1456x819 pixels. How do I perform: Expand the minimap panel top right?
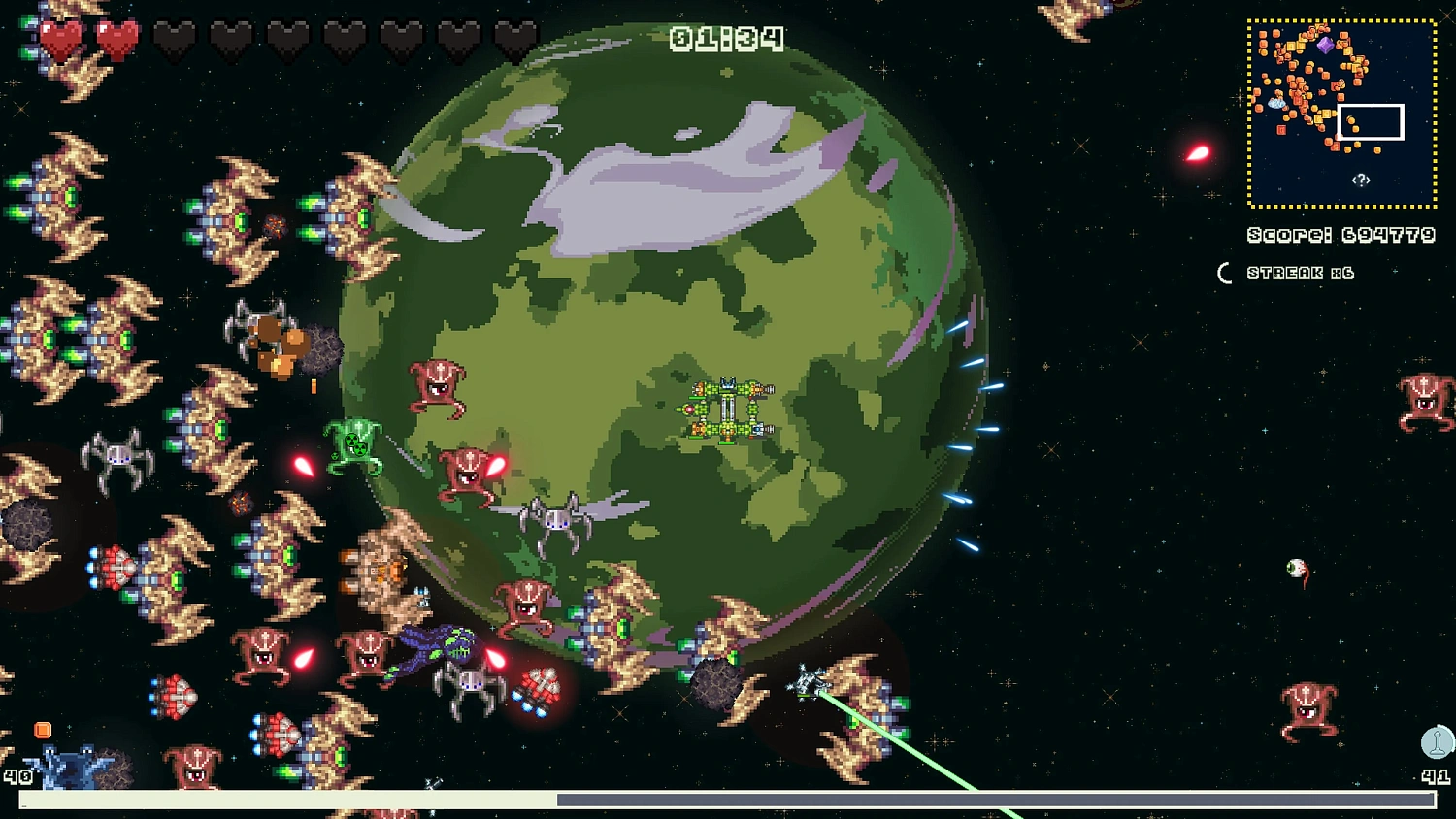click(1342, 110)
